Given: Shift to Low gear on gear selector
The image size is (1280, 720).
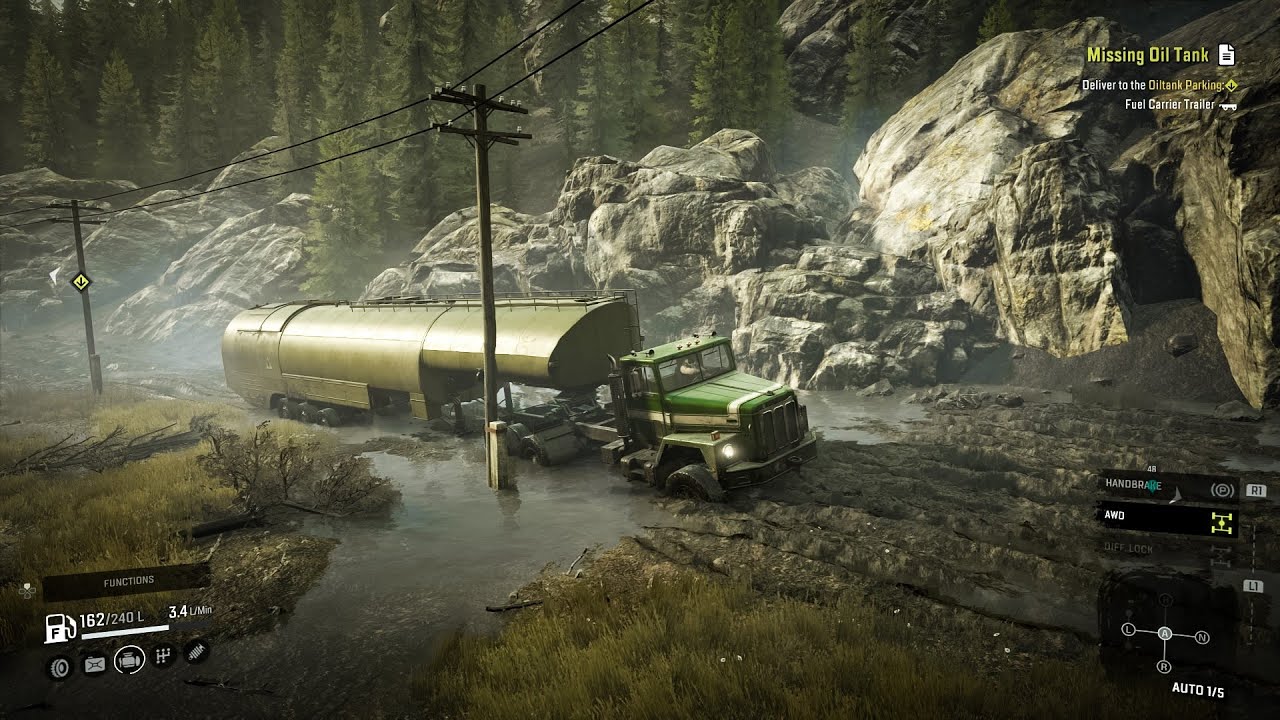Looking at the screenshot, I should (1129, 630).
